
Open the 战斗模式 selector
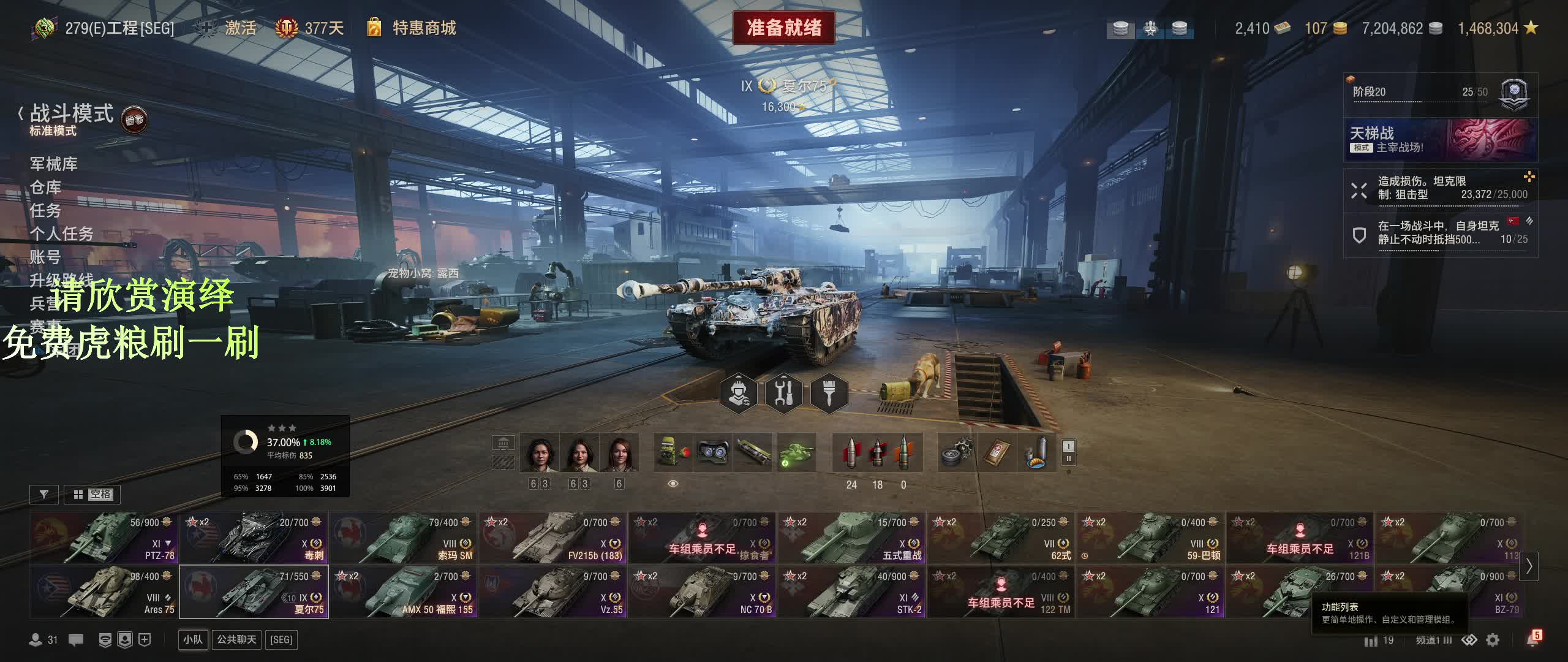tap(72, 113)
